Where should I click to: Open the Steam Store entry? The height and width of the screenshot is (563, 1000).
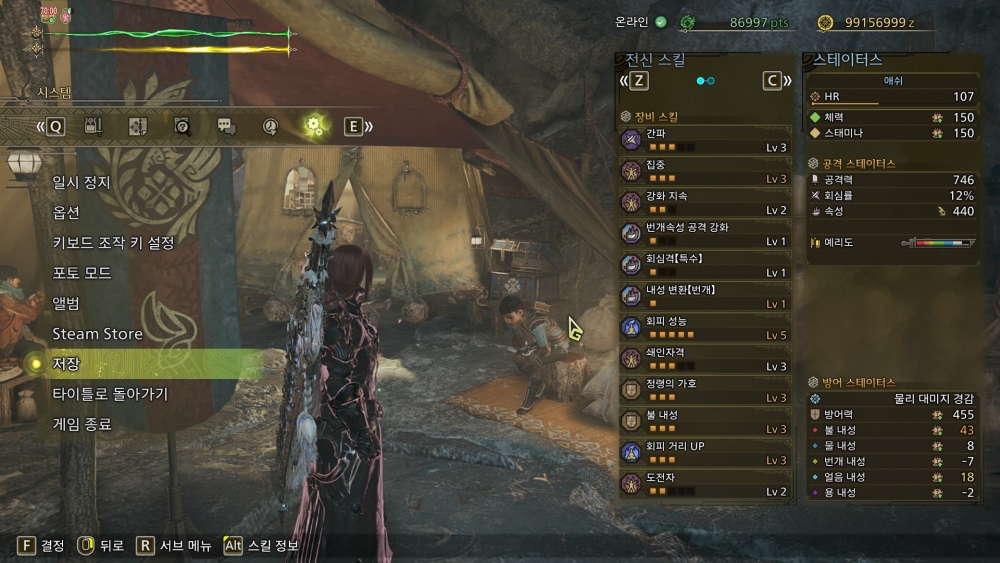[x=97, y=333]
